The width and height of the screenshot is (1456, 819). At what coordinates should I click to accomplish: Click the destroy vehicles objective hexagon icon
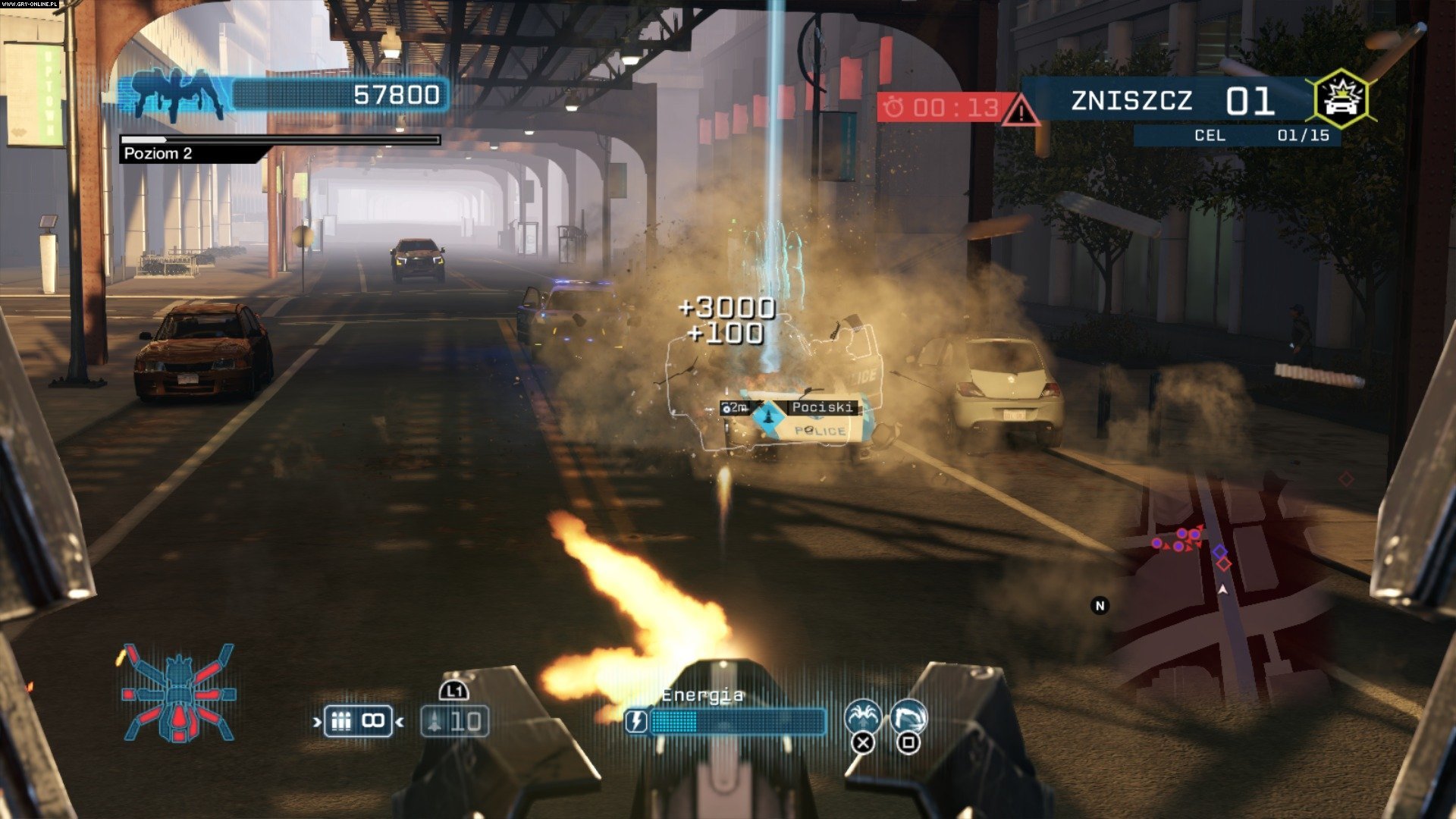coord(1340,99)
